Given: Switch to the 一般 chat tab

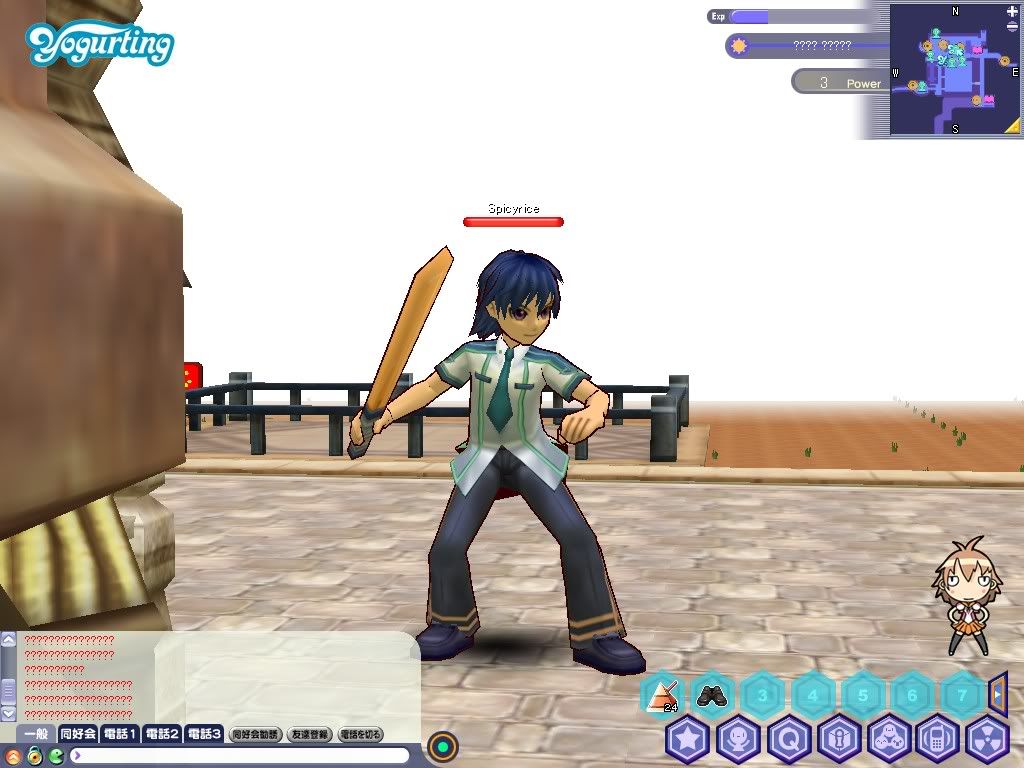Looking at the screenshot, I should [35, 734].
